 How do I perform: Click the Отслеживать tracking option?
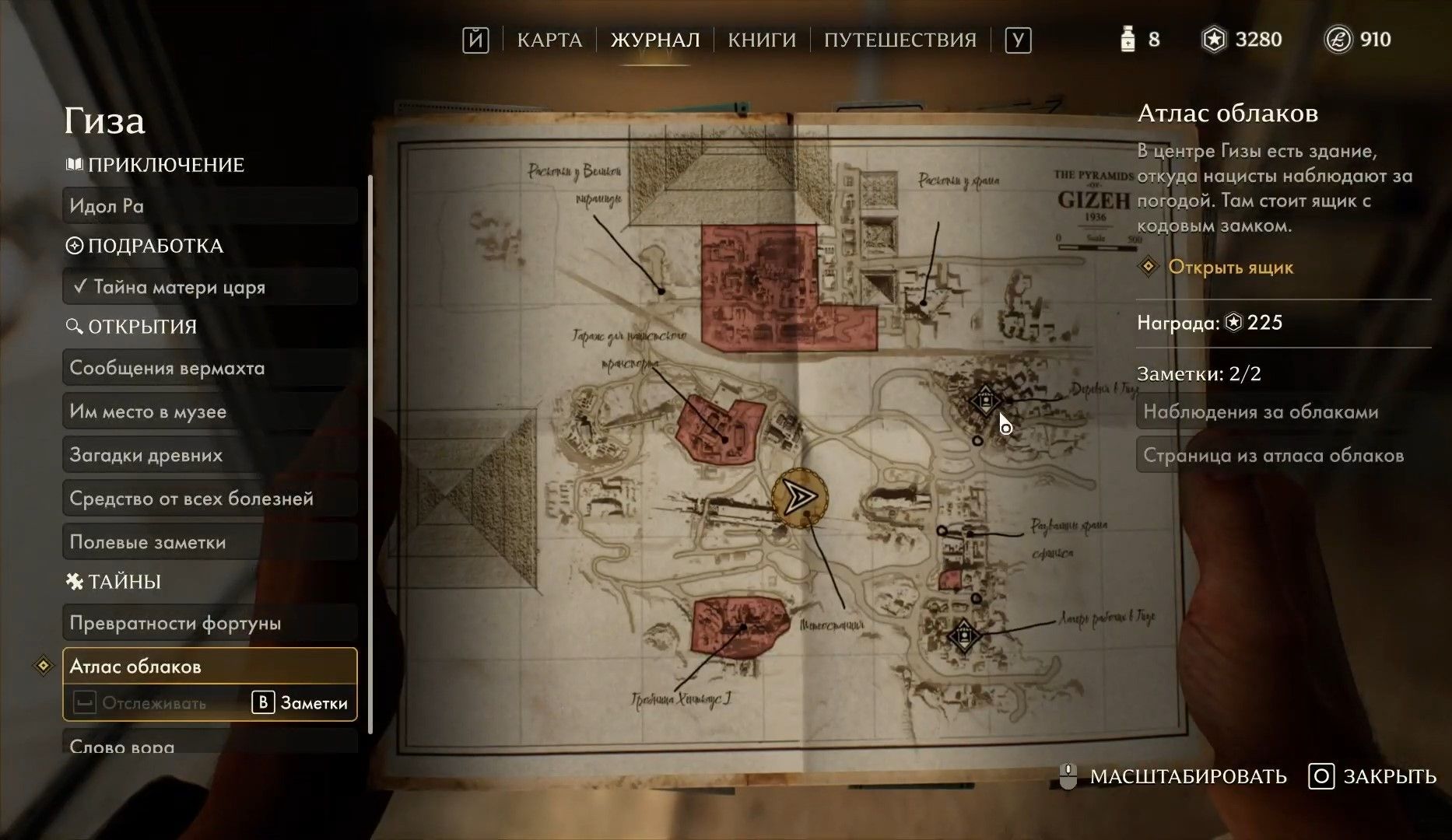tap(141, 703)
